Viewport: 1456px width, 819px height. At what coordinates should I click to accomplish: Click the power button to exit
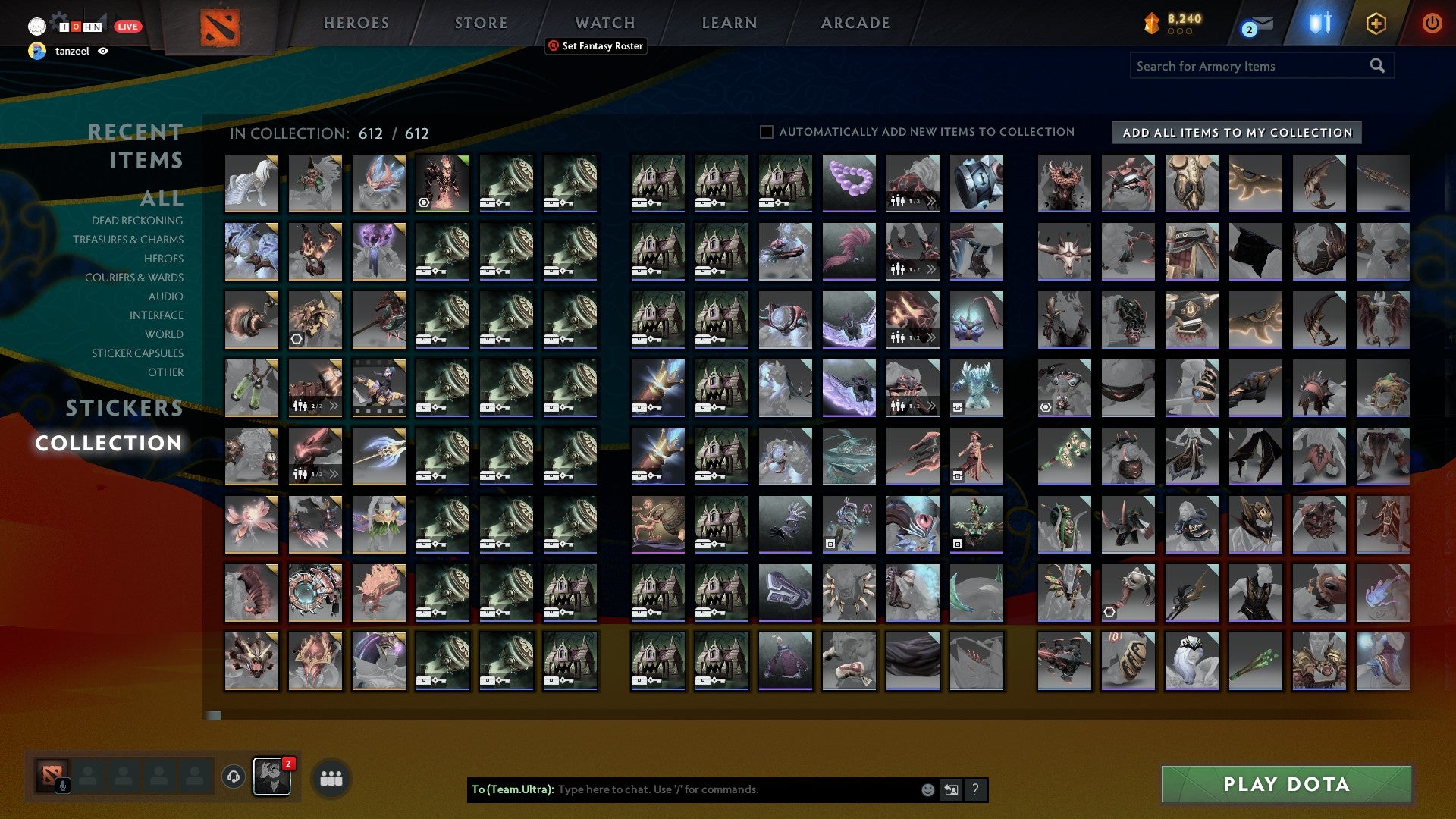(1432, 23)
